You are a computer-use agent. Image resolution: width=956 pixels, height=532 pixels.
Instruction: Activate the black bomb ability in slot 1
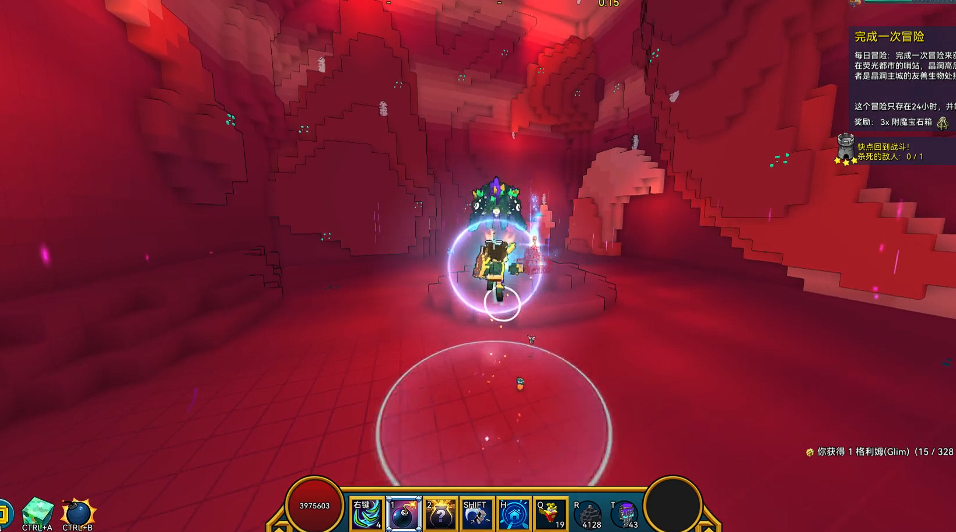click(x=404, y=513)
